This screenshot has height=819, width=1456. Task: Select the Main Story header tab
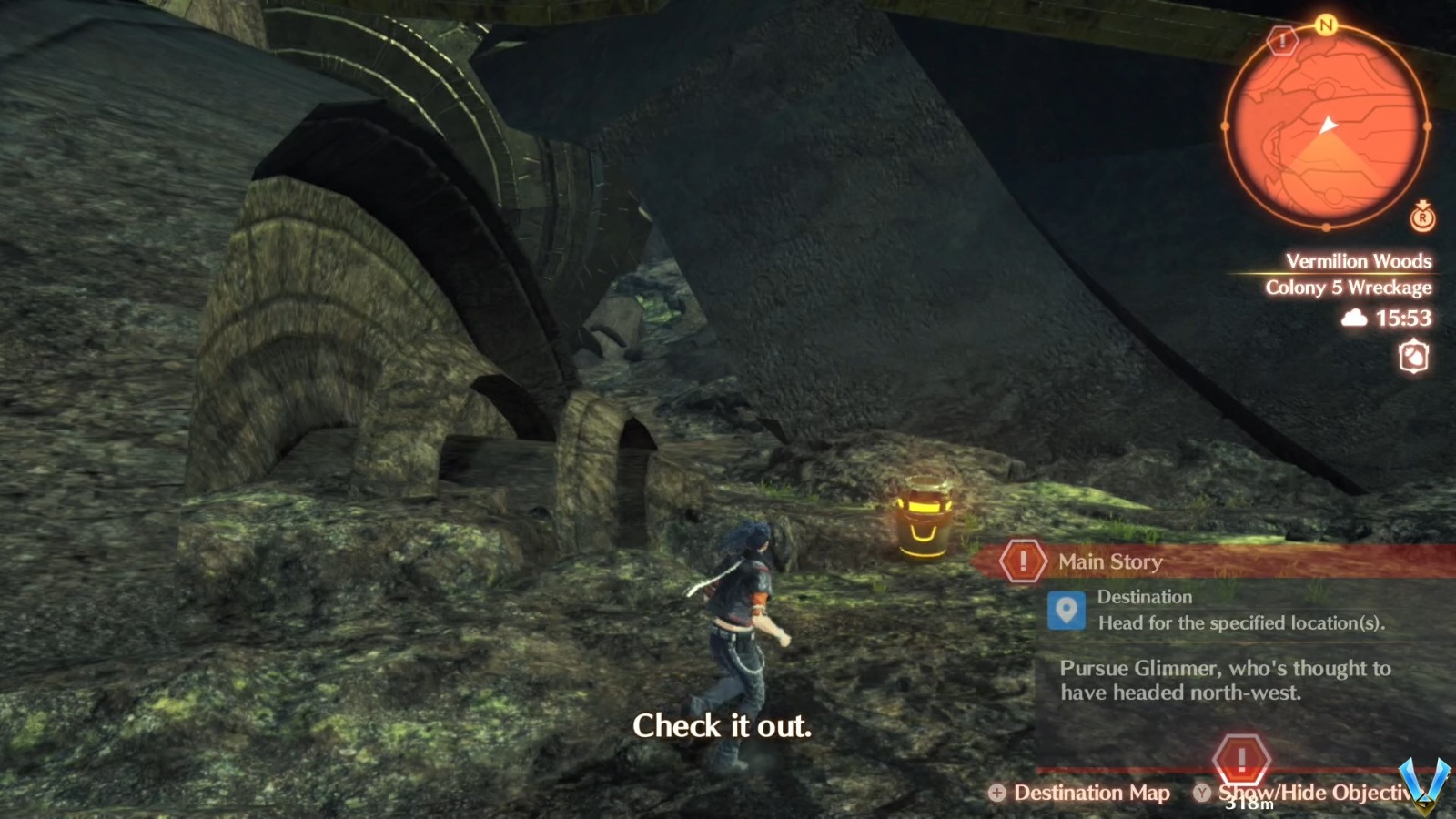click(1107, 561)
